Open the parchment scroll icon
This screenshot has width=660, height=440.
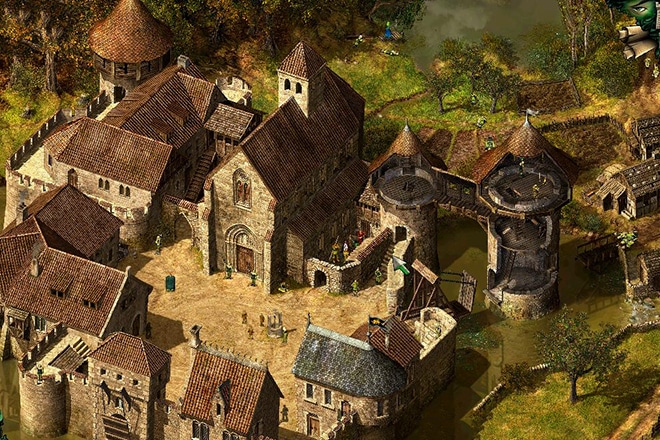click(639, 41)
